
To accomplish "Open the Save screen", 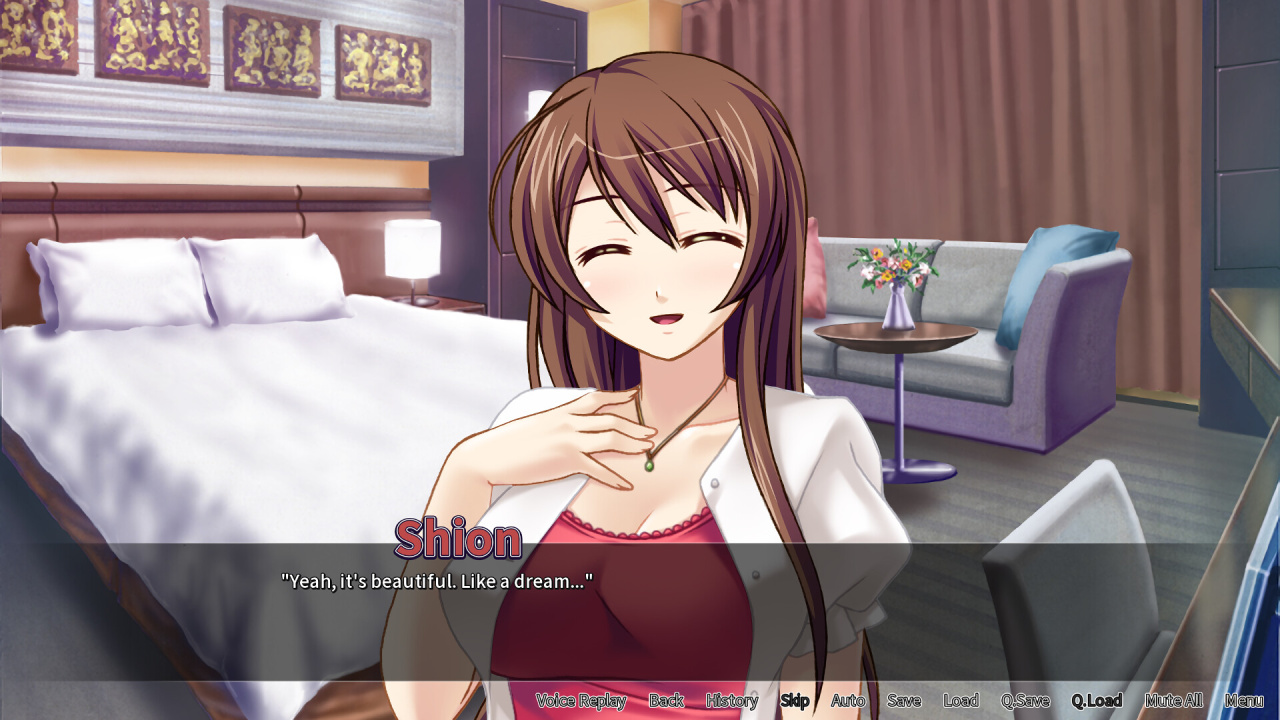I will [903, 701].
